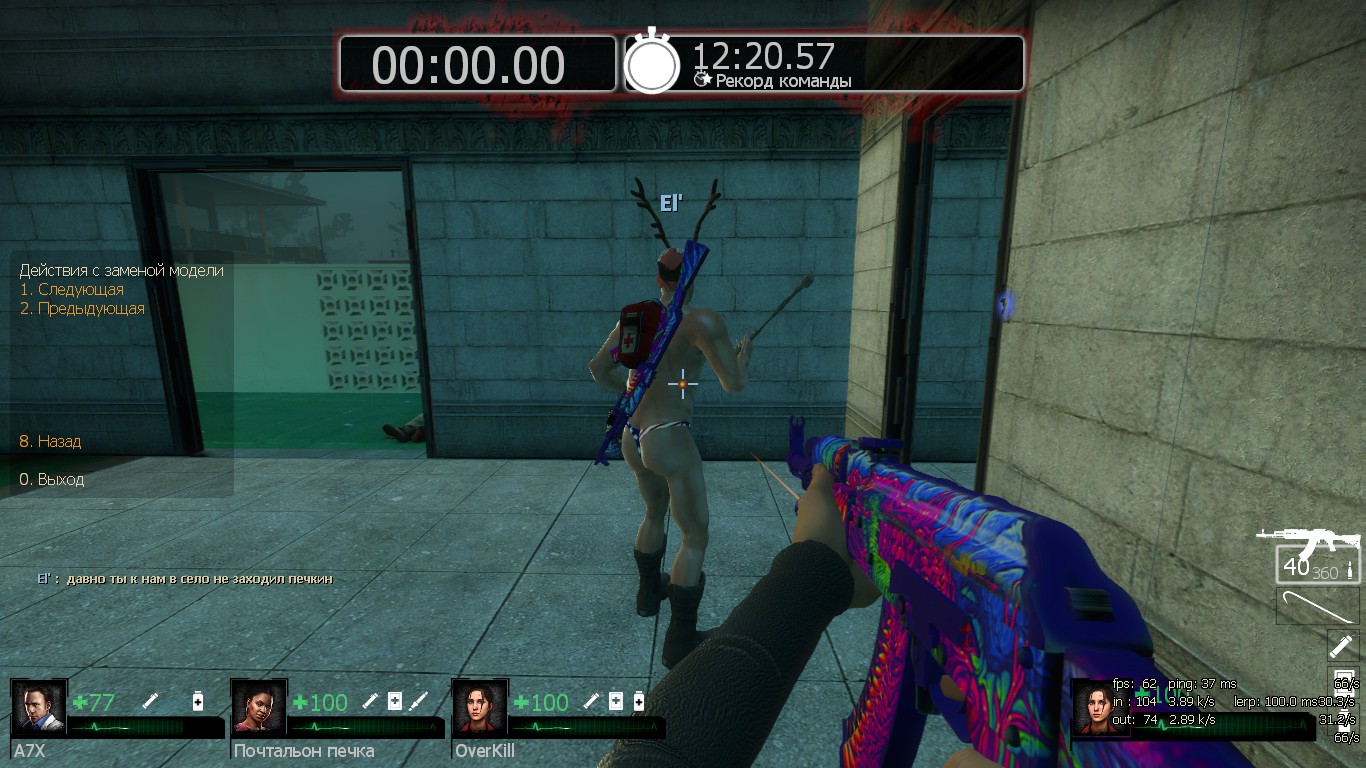Click the chat message from El'
Screen dimensions: 1366x768
click(185, 579)
